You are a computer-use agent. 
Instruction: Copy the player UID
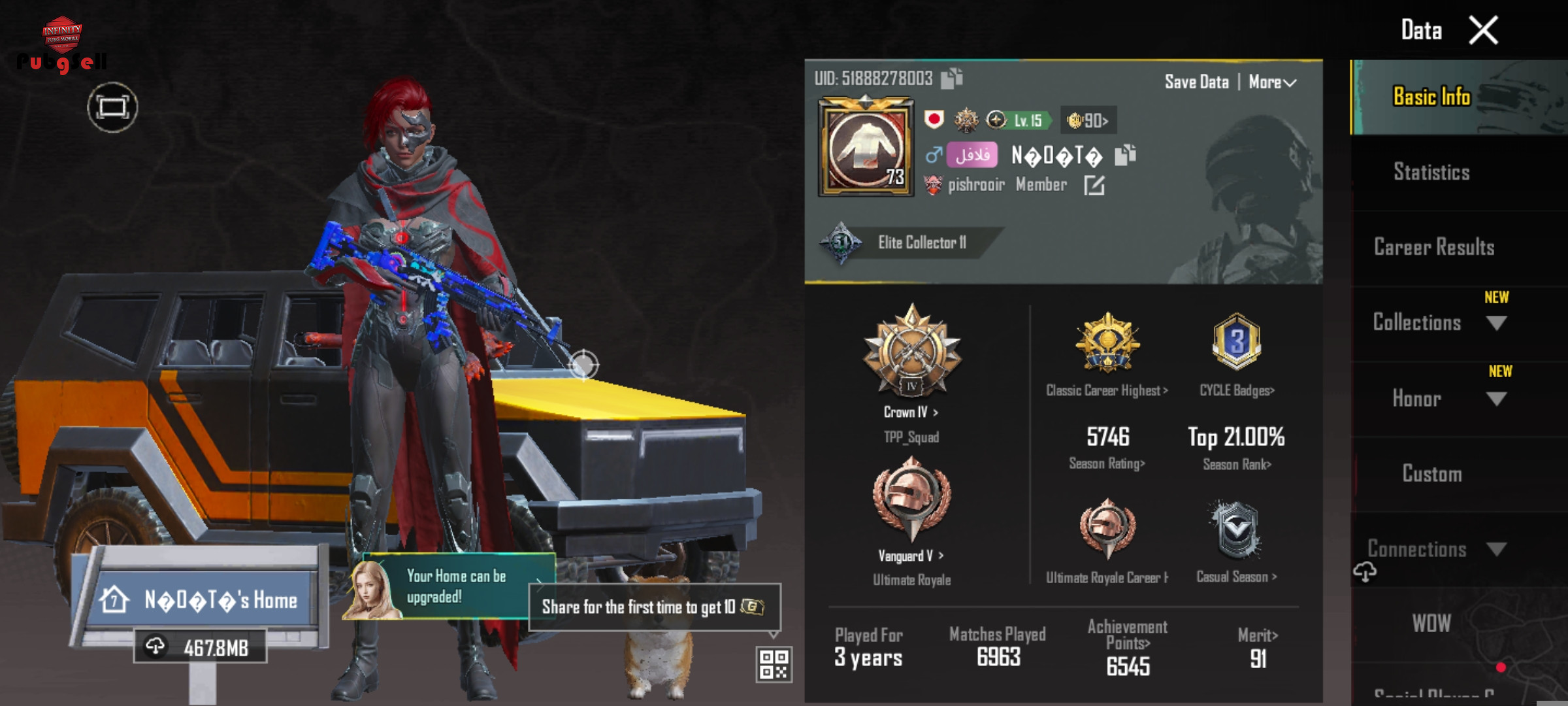click(951, 78)
